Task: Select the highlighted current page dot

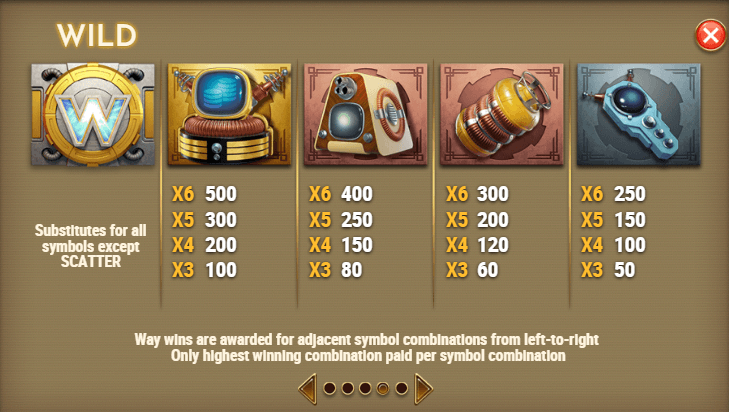Action: (383, 388)
